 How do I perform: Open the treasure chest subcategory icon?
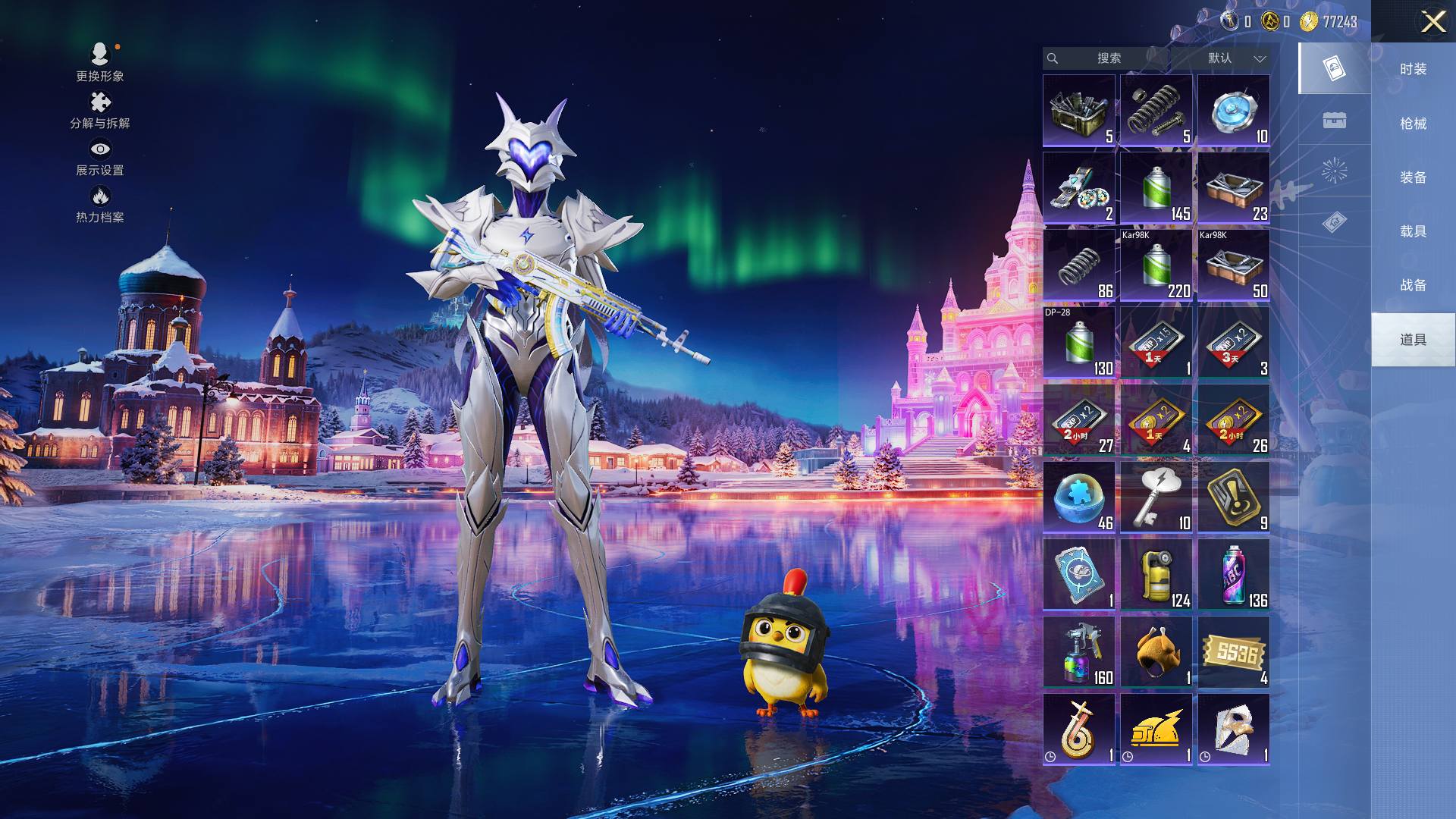(1334, 121)
